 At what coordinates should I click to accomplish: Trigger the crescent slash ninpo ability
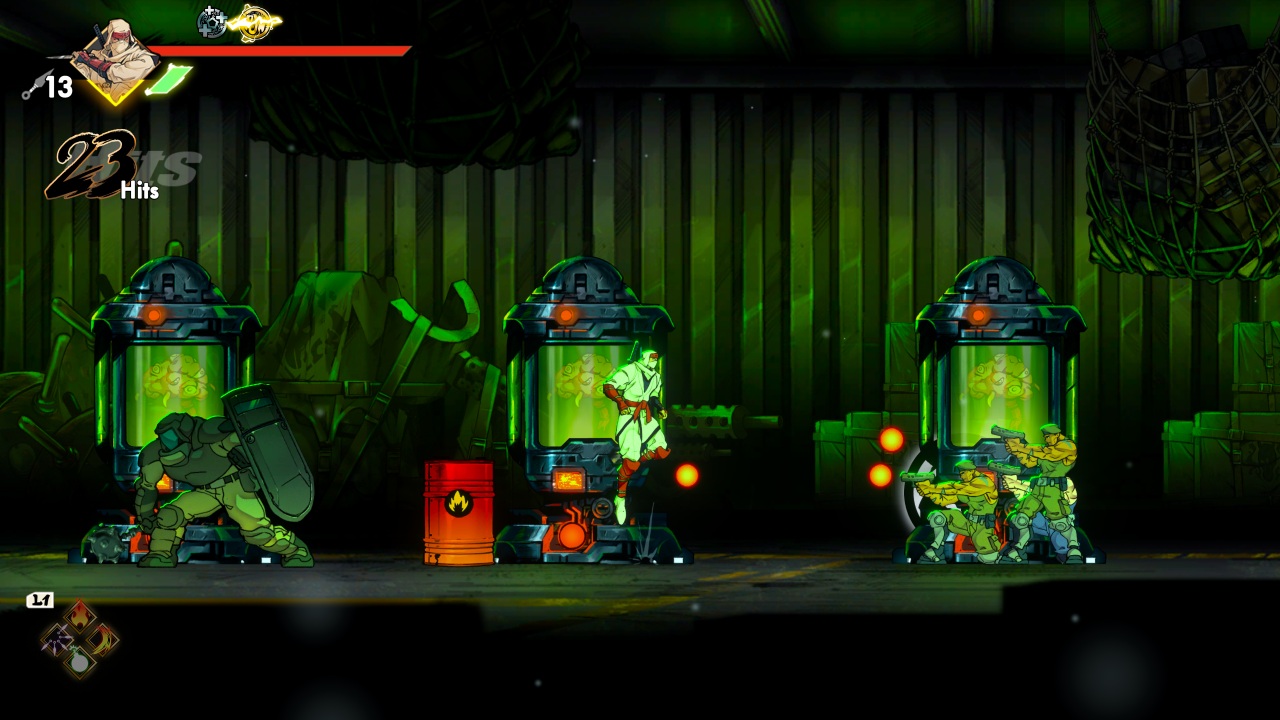click(103, 640)
